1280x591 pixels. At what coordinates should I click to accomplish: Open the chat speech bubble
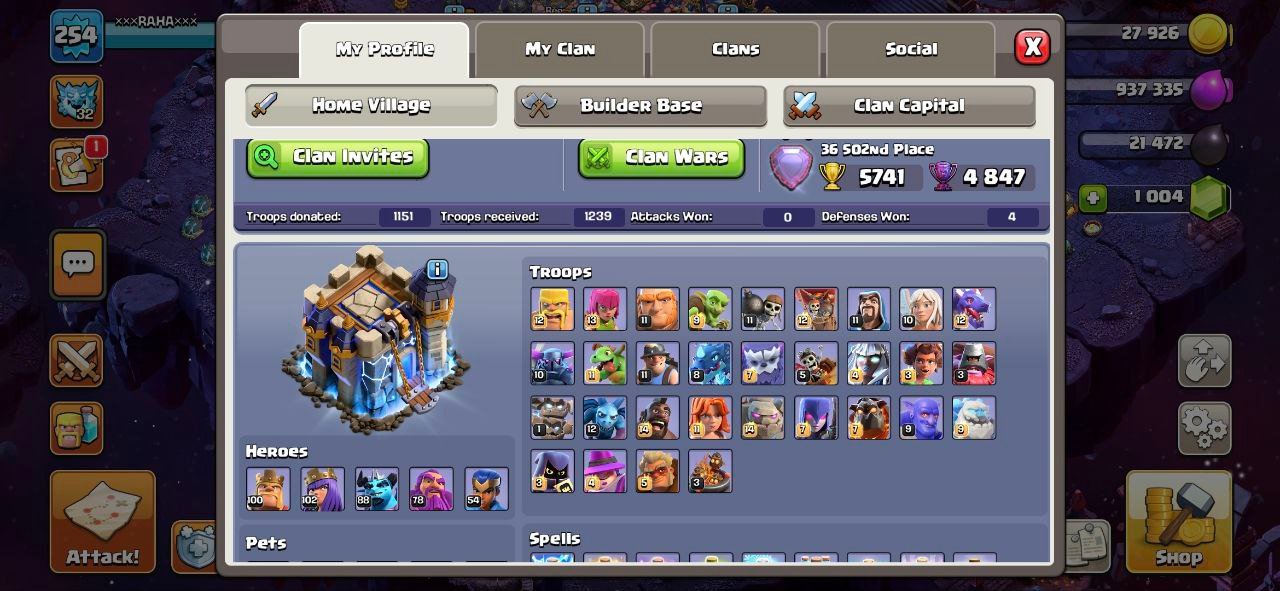[x=78, y=265]
